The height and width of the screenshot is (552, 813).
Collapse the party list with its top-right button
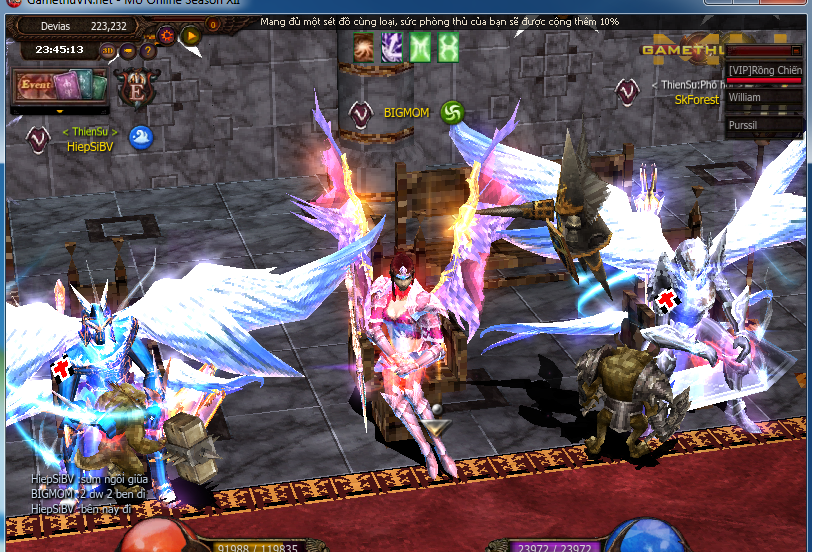795,50
